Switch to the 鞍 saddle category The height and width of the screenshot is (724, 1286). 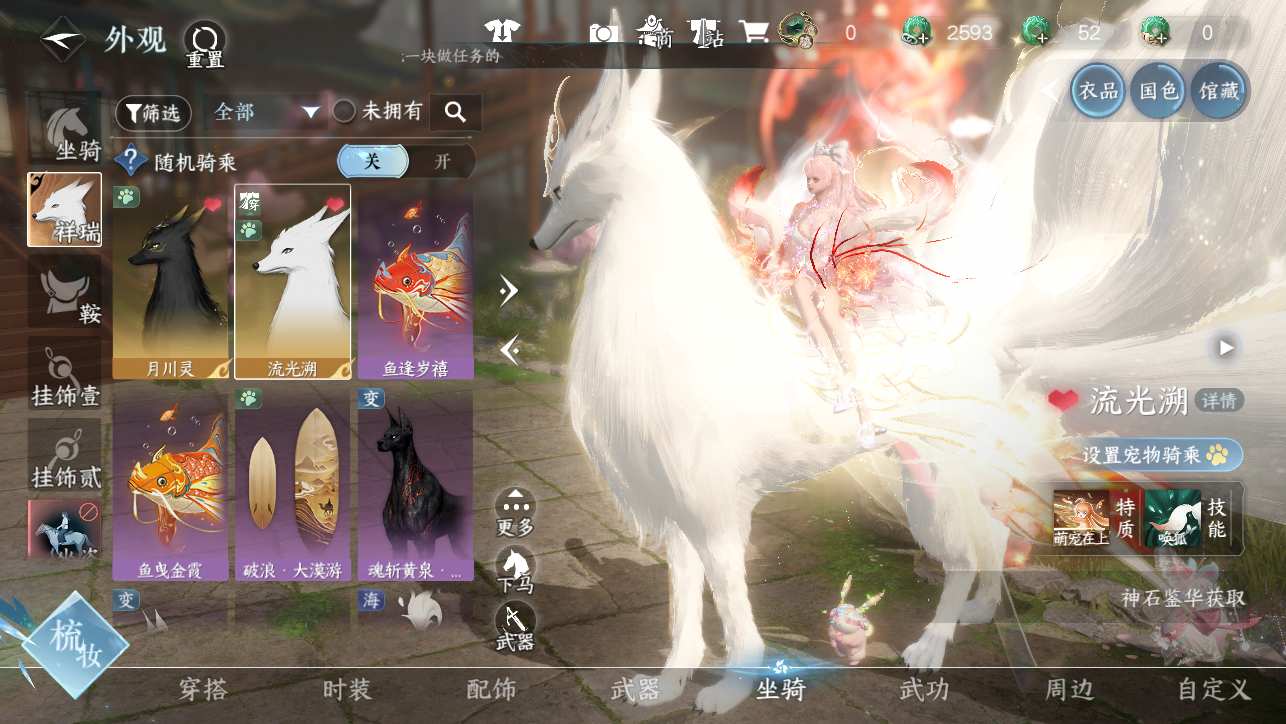coord(65,291)
